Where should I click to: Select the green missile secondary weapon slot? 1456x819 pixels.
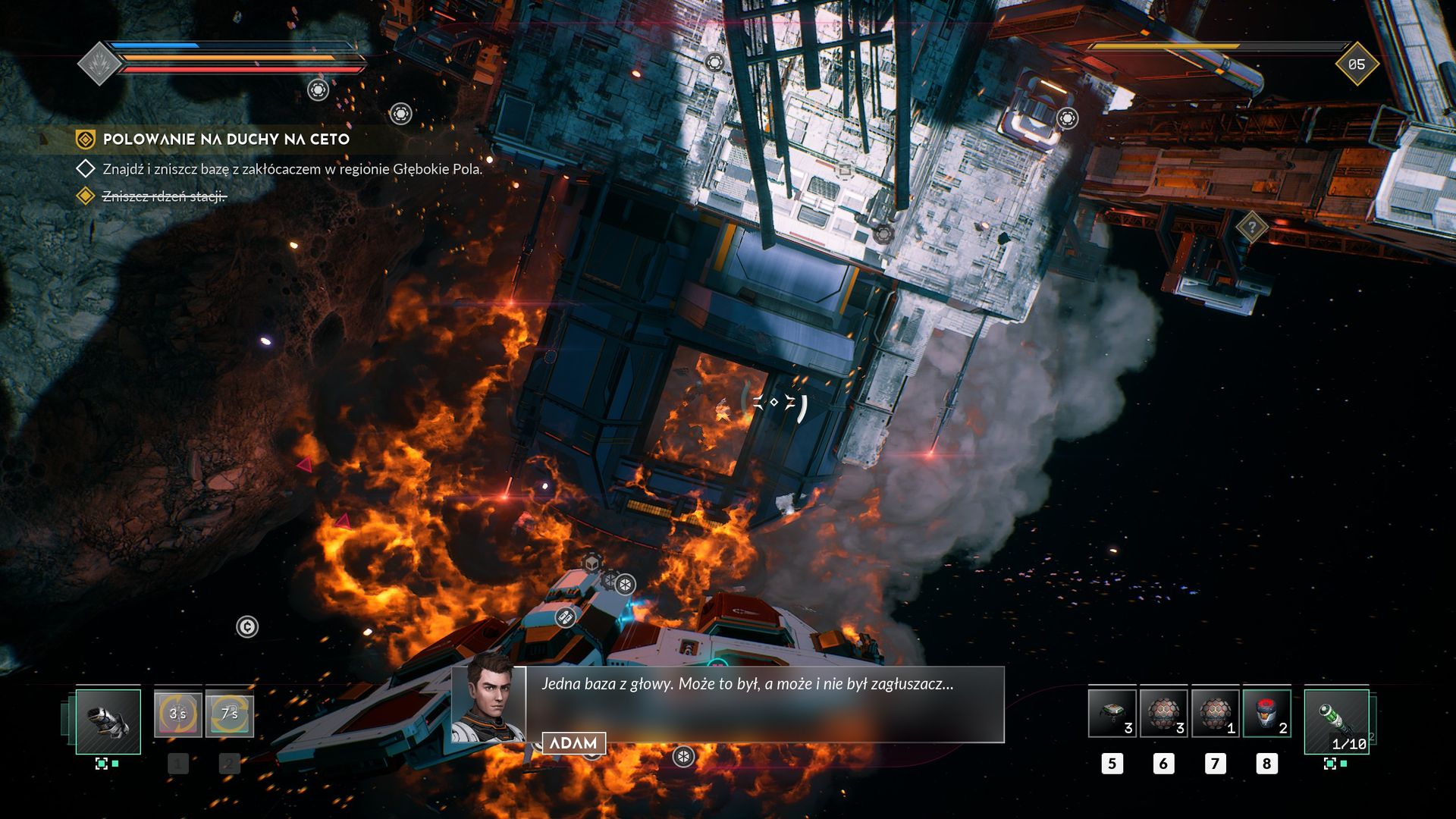pos(1337,721)
